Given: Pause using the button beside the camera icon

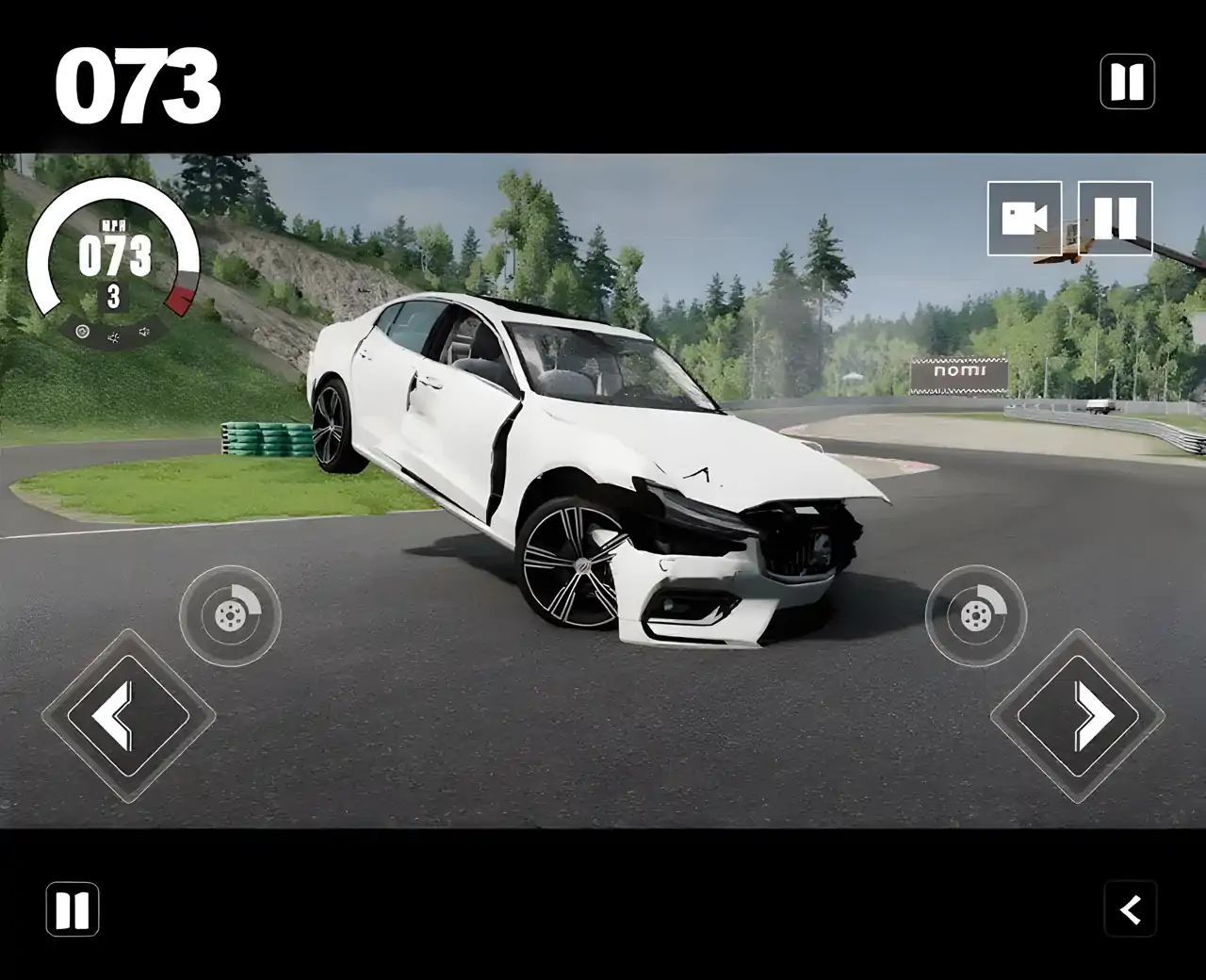Looking at the screenshot, I should [1115, 219].
